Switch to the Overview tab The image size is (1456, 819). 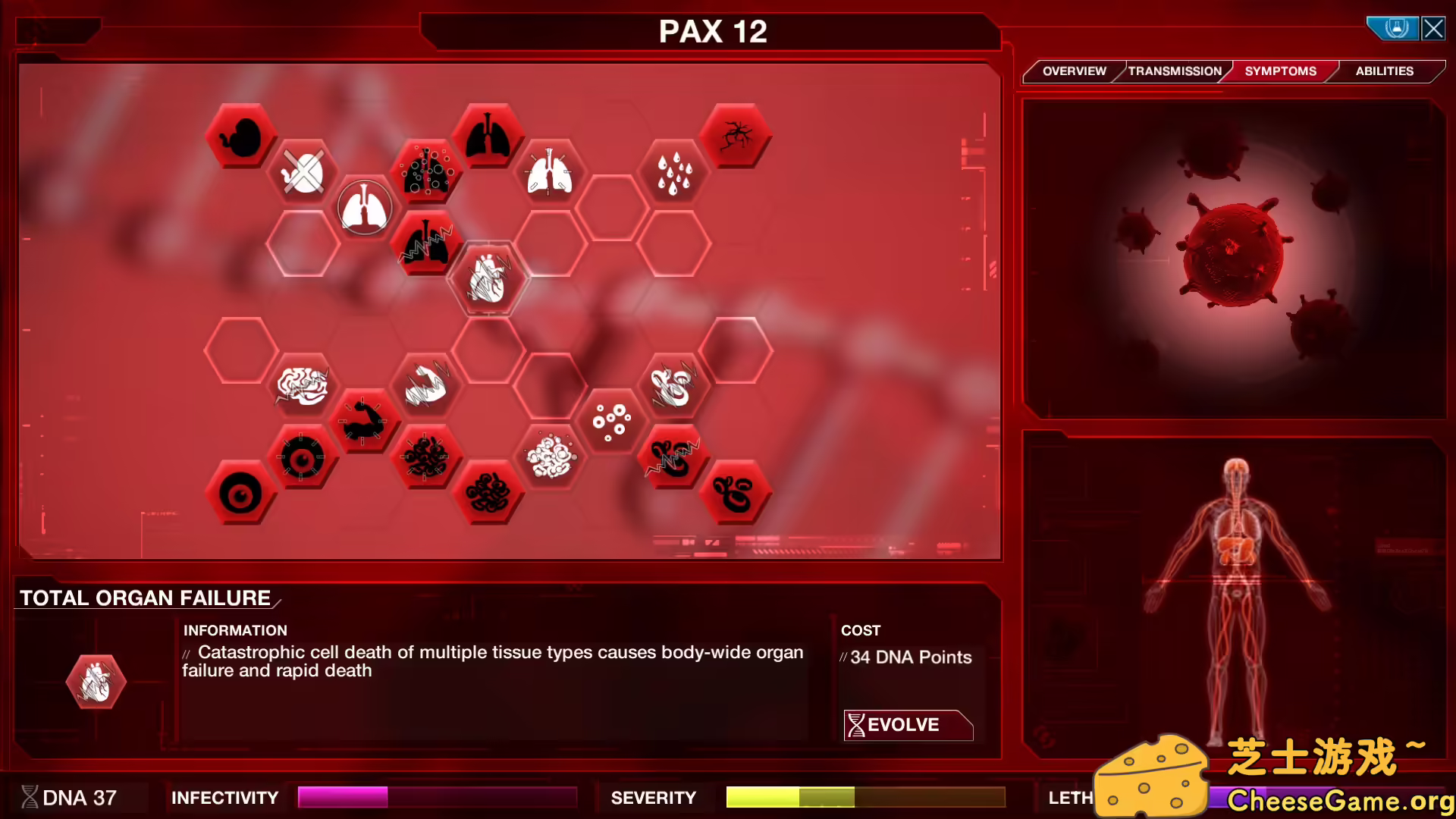point(1073,71)
